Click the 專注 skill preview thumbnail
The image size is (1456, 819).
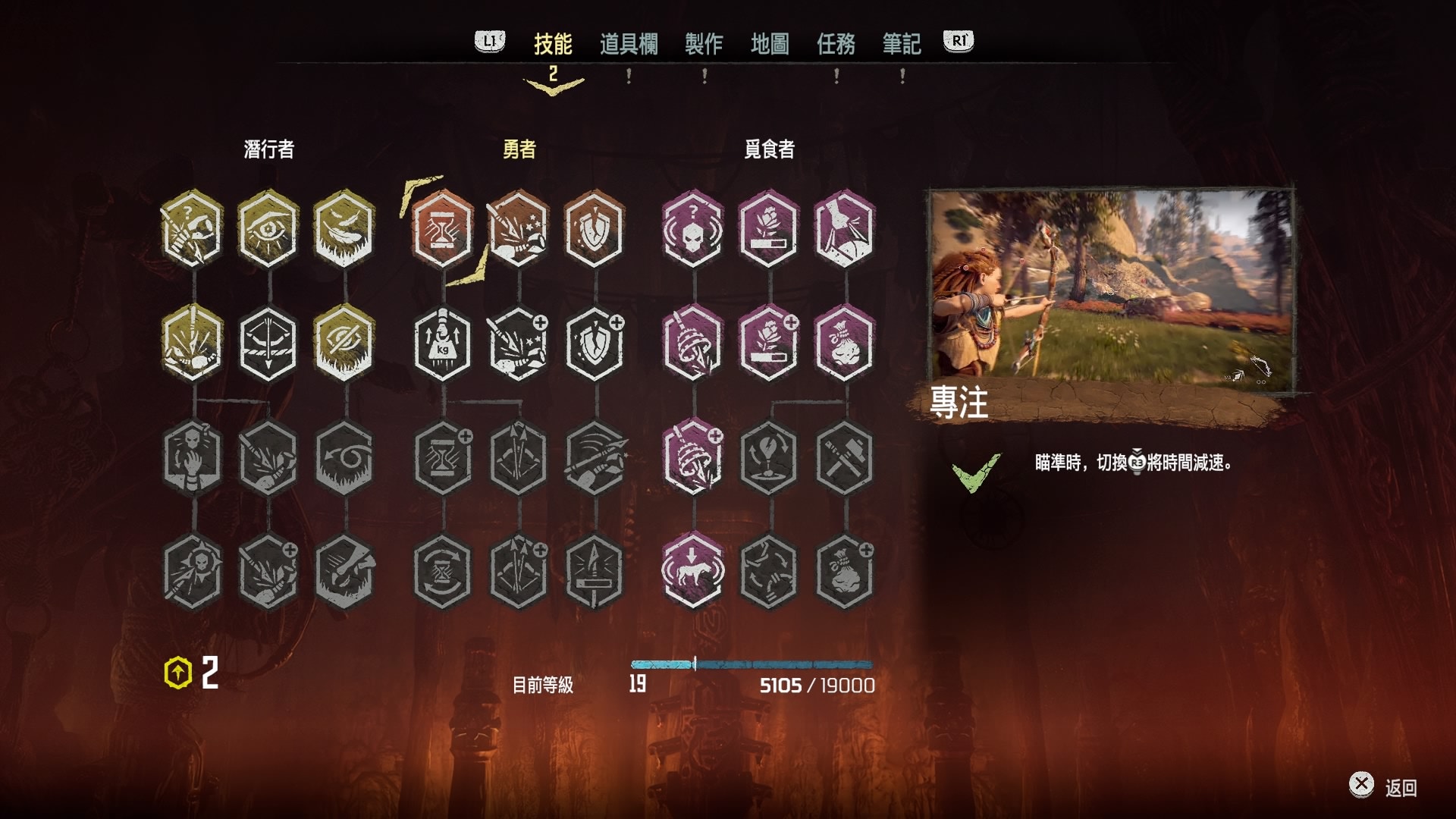[x=1111, y=290]
